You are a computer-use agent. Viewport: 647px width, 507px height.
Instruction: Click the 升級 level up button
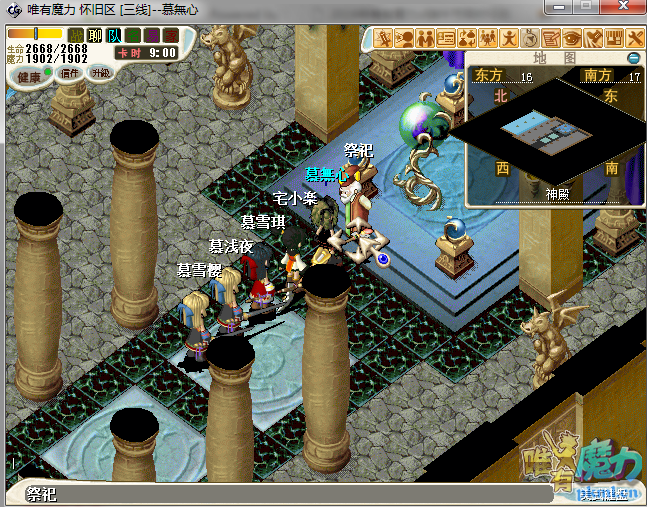(100, 73)
